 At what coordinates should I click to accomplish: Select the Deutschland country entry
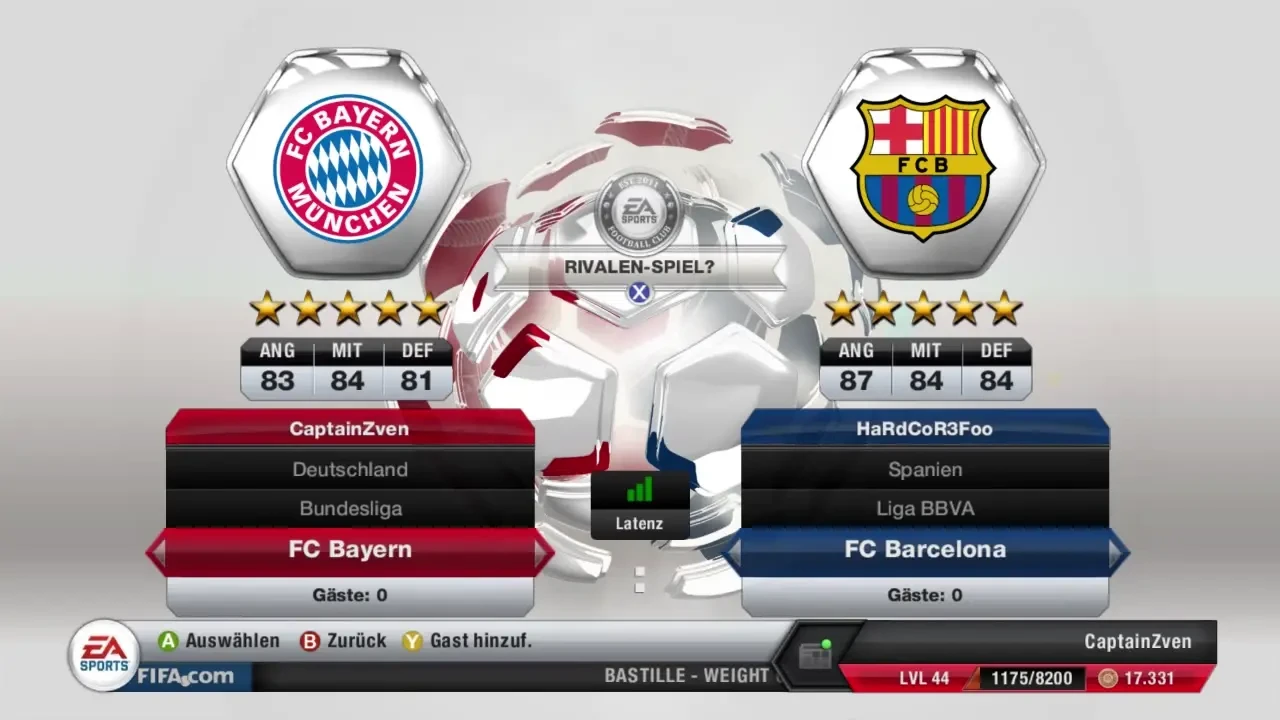[x=349, y=469]
